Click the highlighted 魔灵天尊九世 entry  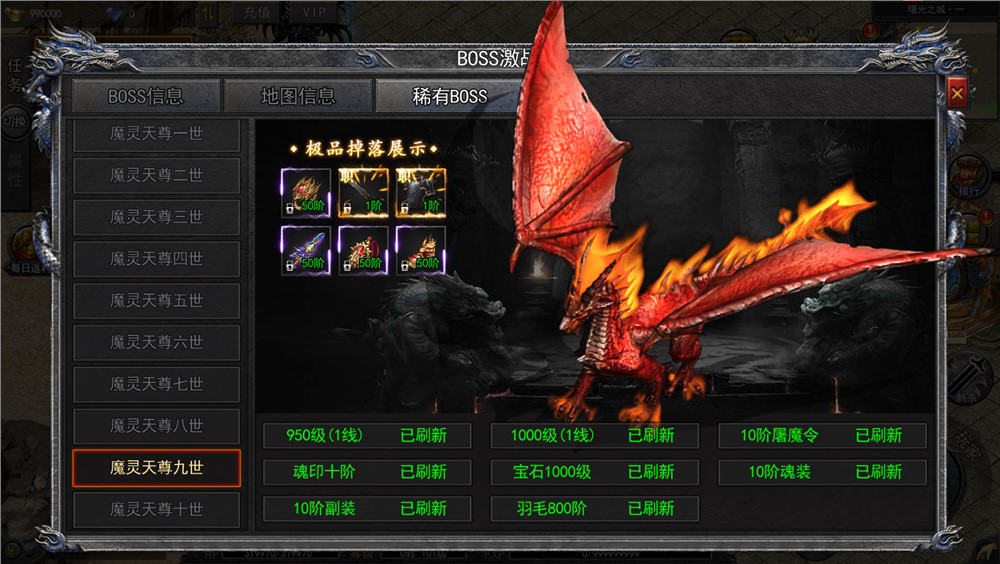coord(156,468)
